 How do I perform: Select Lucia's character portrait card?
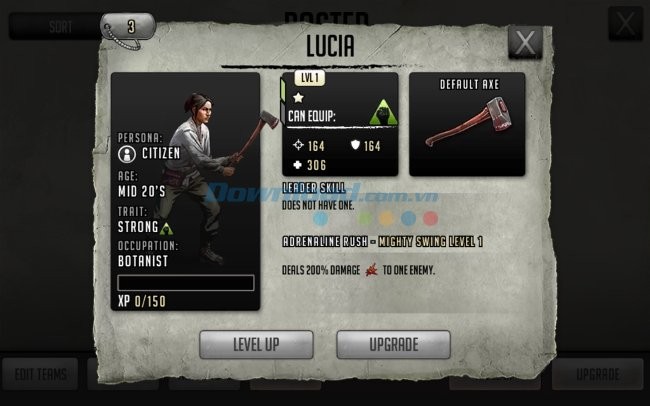click(x=186, y=190)
